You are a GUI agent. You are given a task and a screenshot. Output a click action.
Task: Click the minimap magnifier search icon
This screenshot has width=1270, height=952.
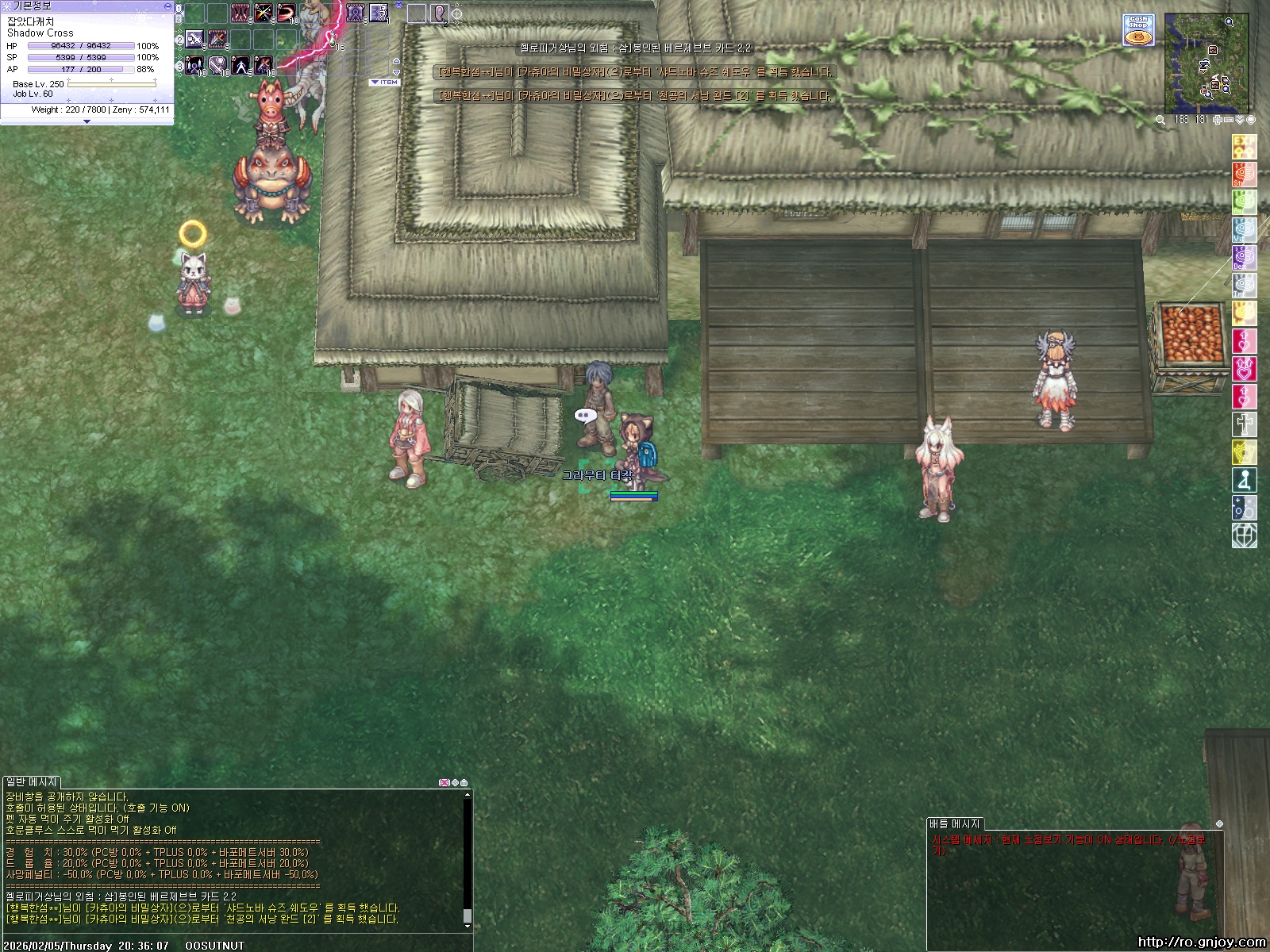(1160, 120)
